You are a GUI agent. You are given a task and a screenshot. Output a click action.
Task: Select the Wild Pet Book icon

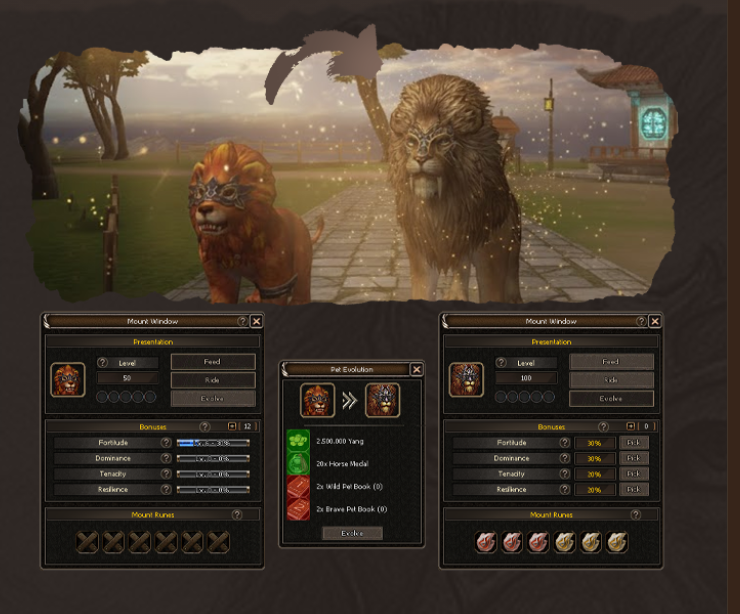tap(299, 487)
